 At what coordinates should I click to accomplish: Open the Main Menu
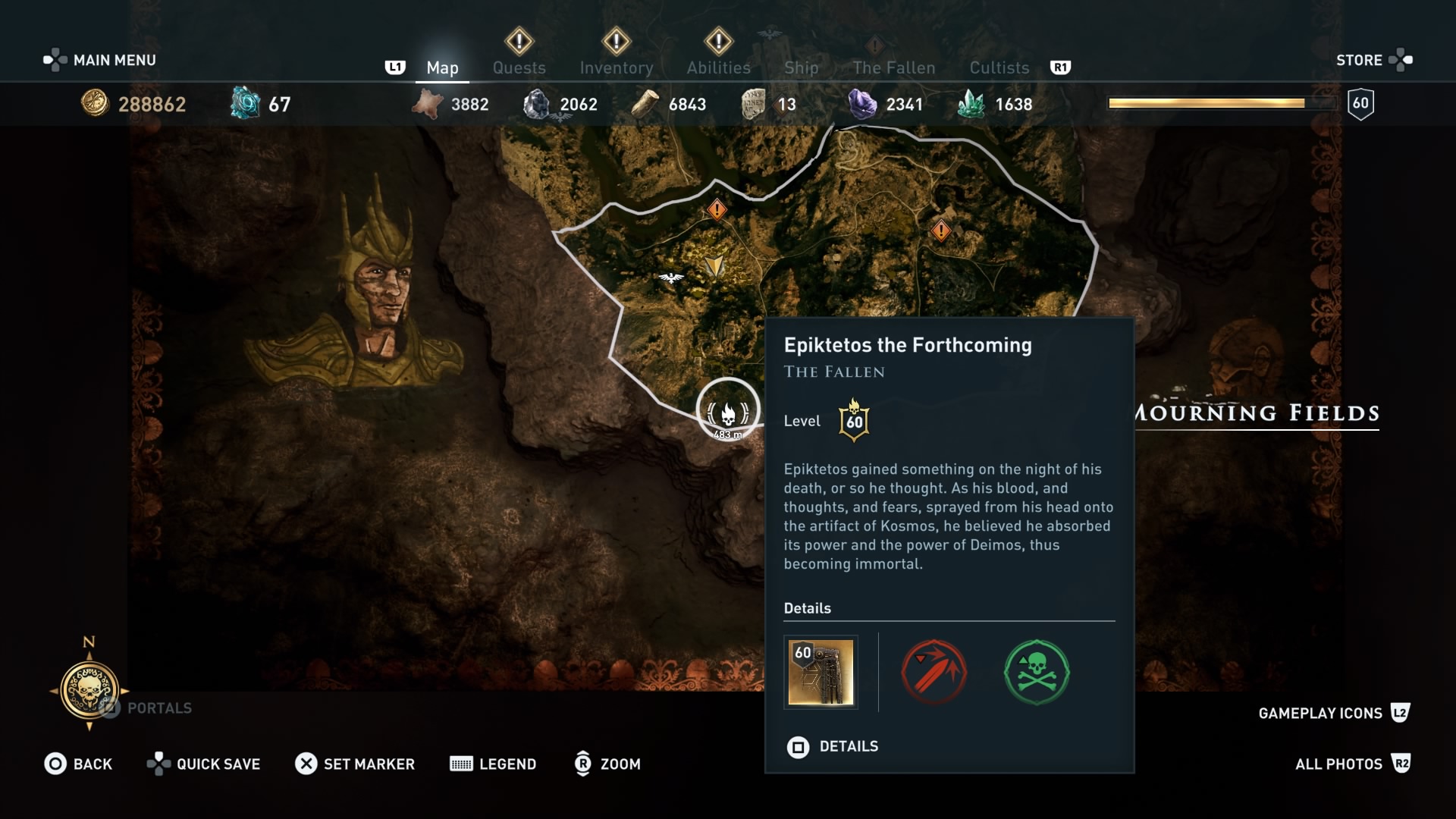(x=100, y=60)
